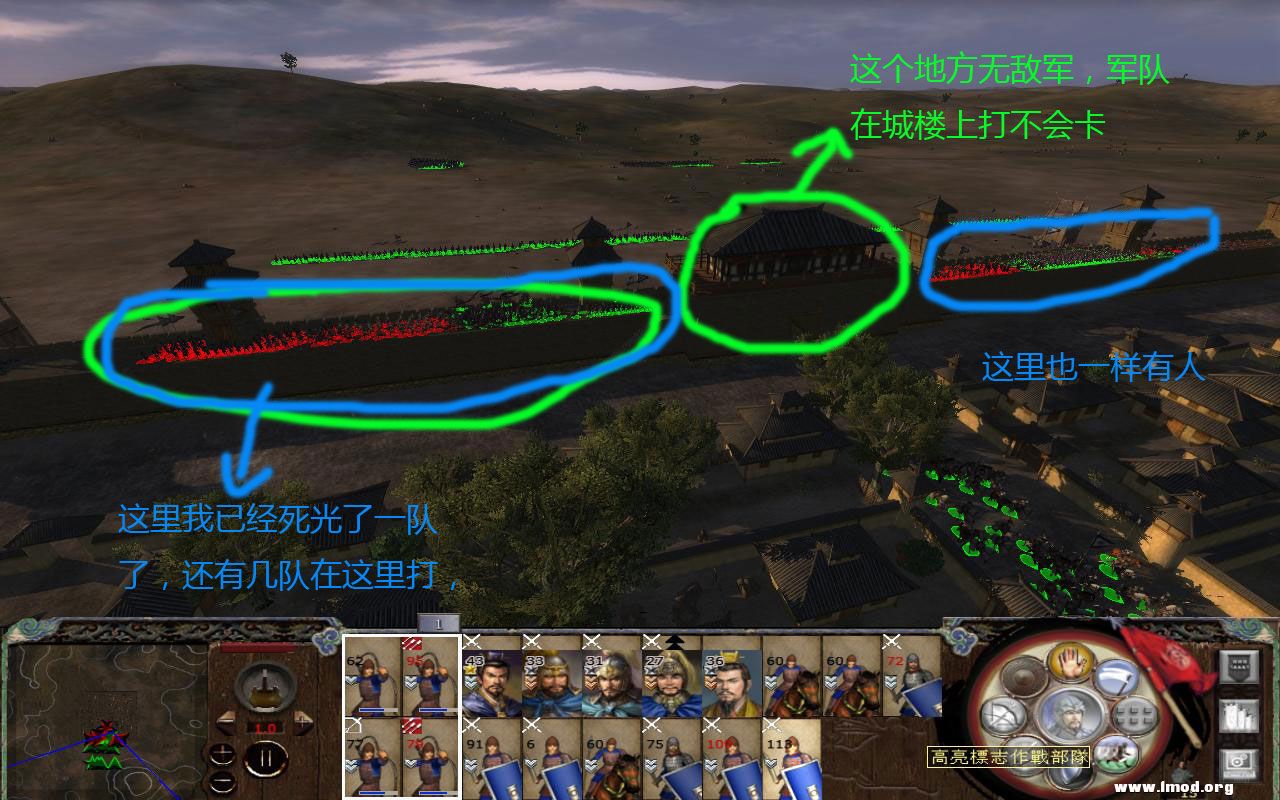
Task: Pause the battle with the pause button
Action: [x=267, y=758]
